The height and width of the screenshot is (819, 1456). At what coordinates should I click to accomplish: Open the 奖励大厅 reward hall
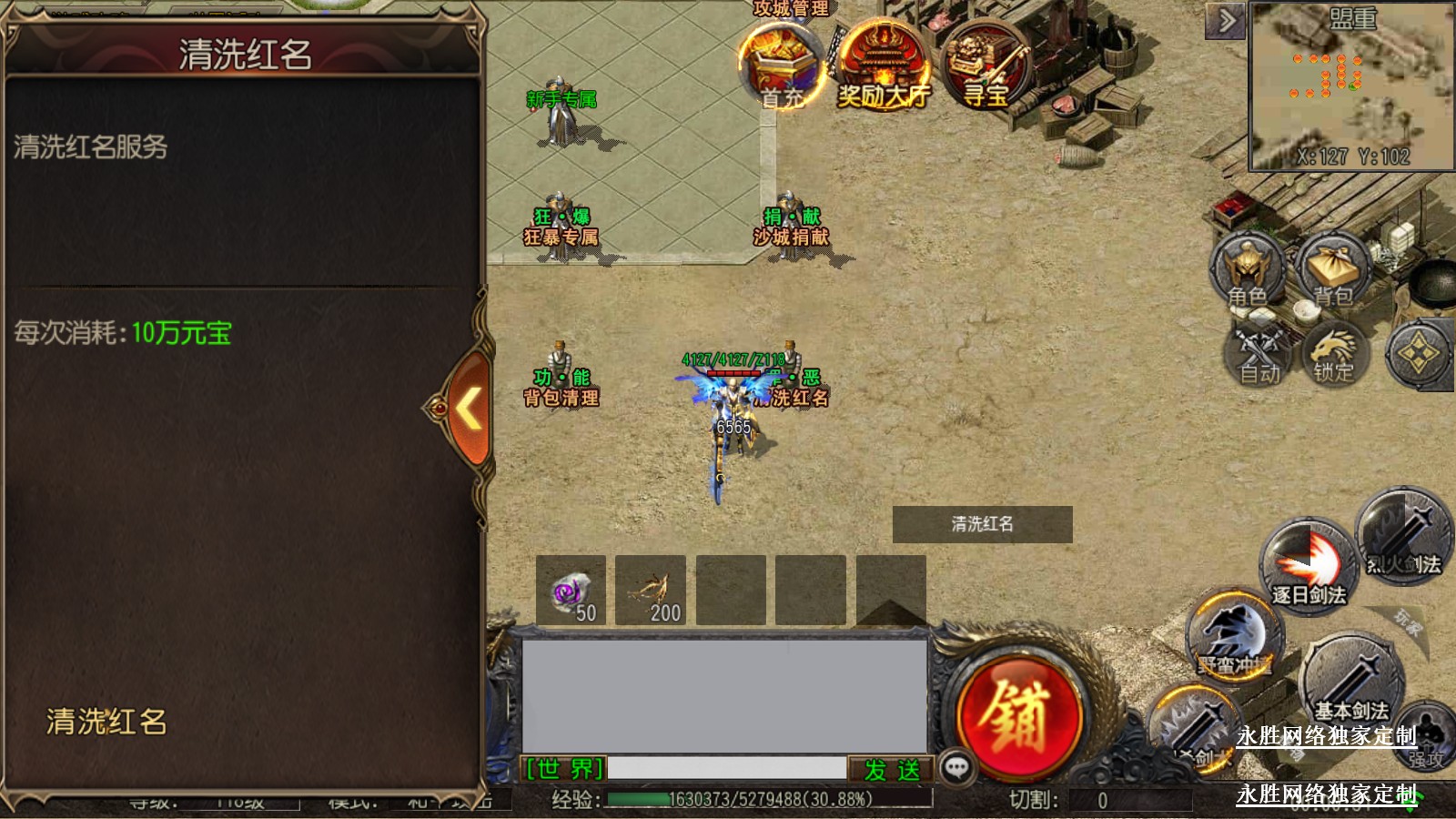(882, 66)
